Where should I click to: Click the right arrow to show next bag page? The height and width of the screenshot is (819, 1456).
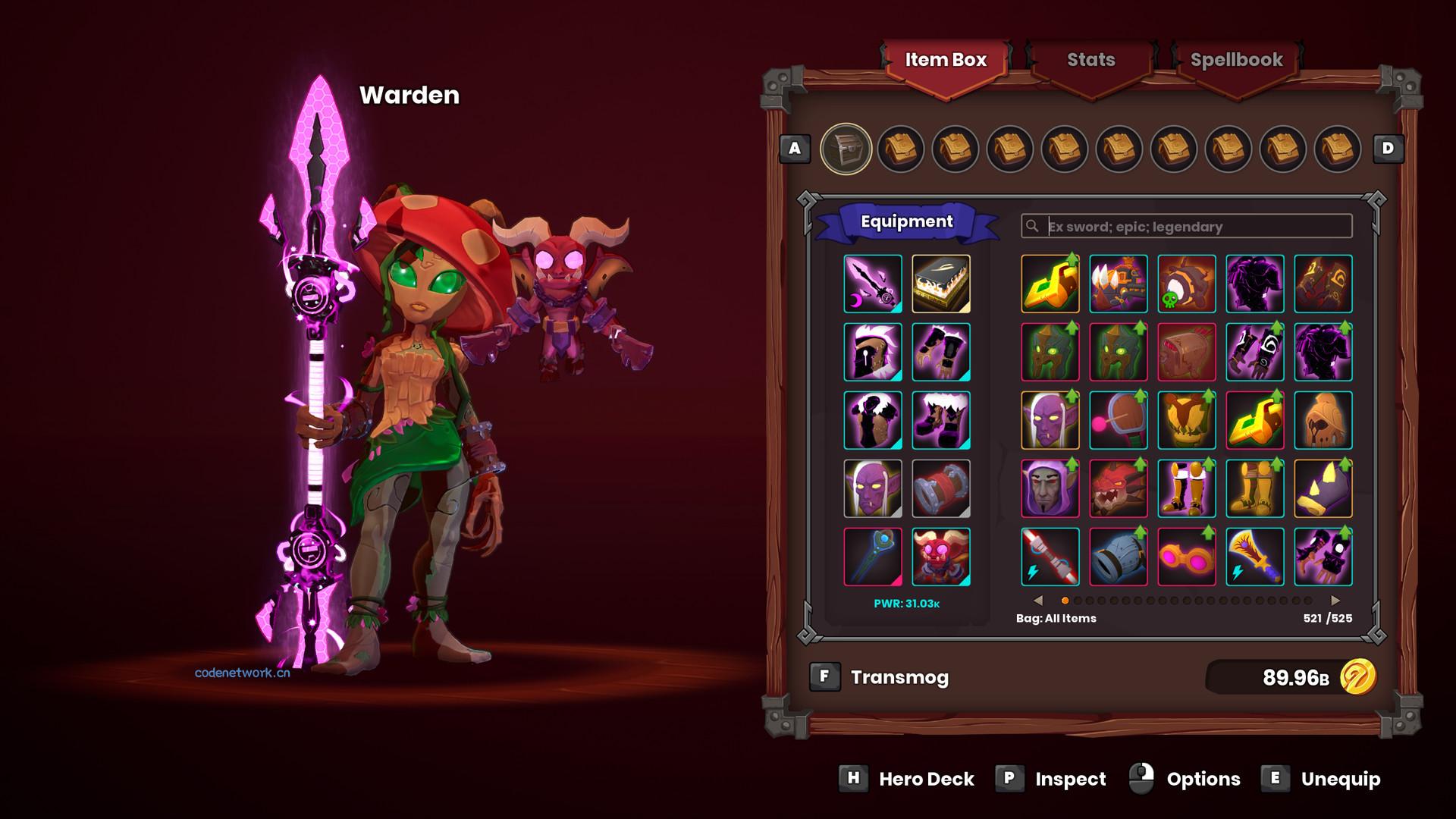pyautogui.click(x=1335, y=599)
